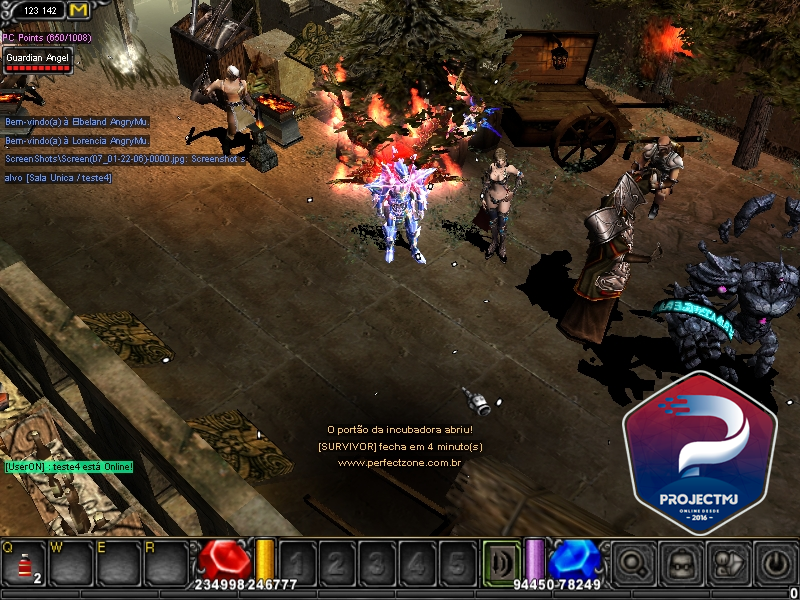The height and width of the screenshot is (600, 800).
Task: Open the power system menu button
Action: coord(776,564)
